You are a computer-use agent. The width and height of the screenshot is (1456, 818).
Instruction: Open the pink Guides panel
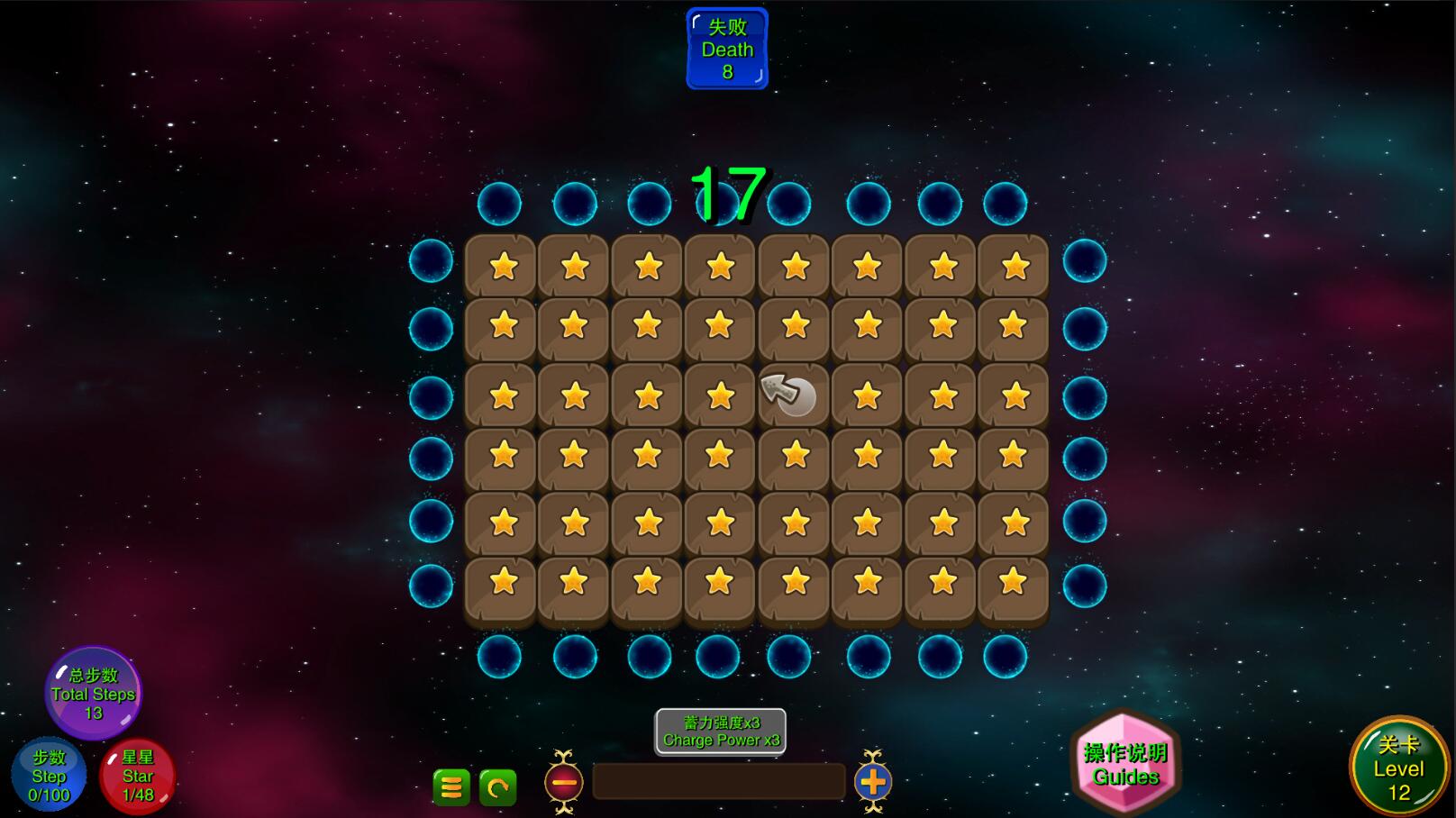click(1125, 764)
